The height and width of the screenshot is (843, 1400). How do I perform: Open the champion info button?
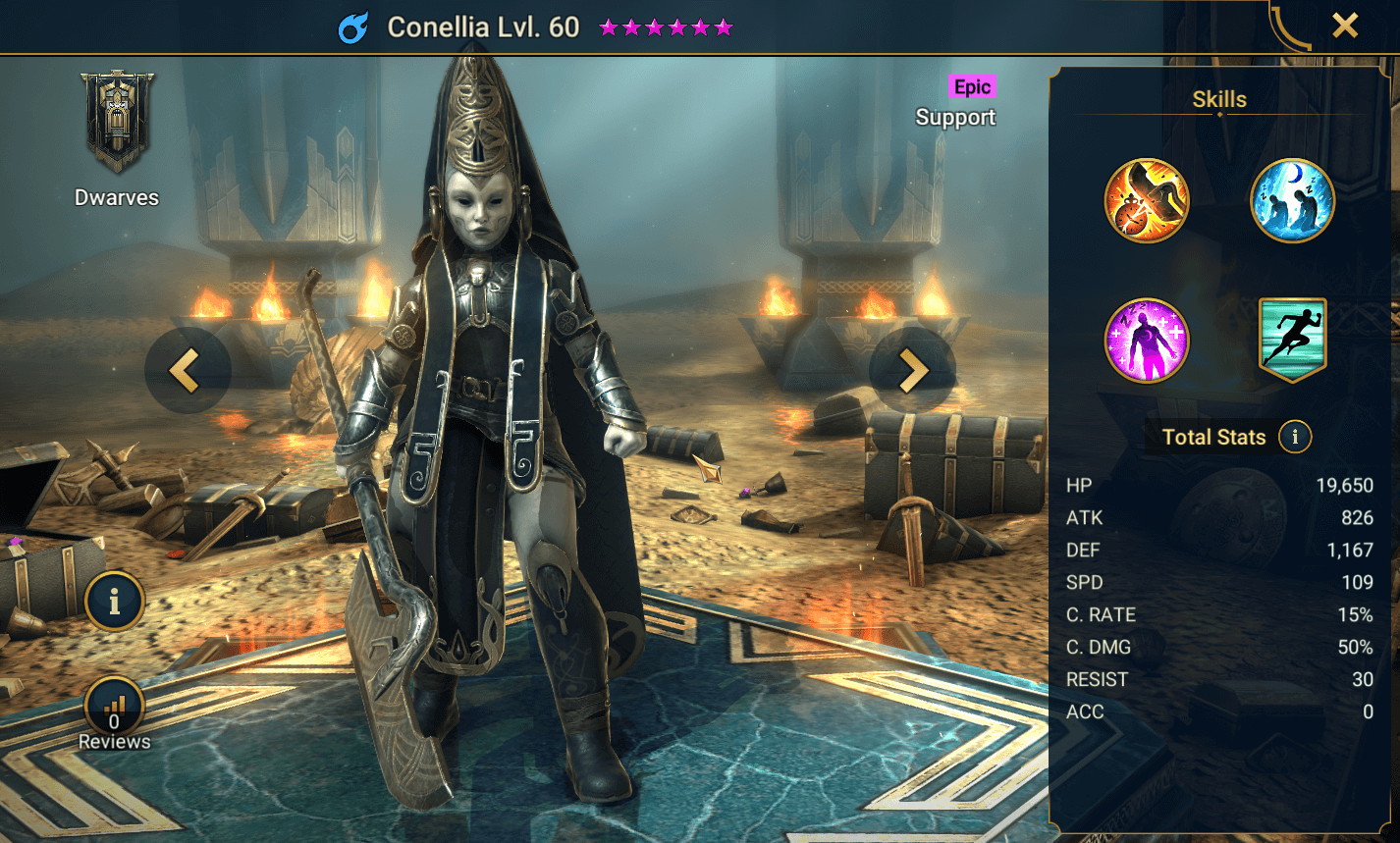[114, 601]
